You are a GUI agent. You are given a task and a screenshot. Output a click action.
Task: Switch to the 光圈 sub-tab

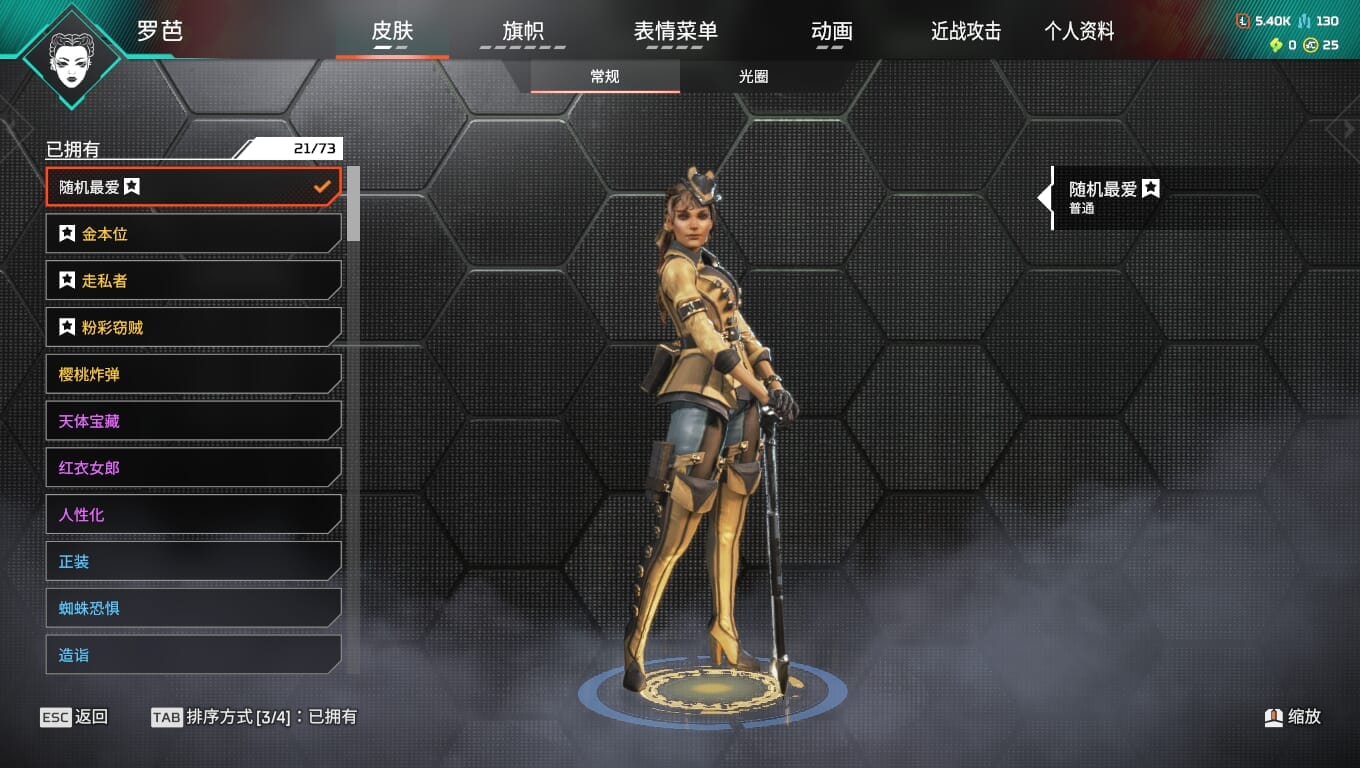(754, 77)
